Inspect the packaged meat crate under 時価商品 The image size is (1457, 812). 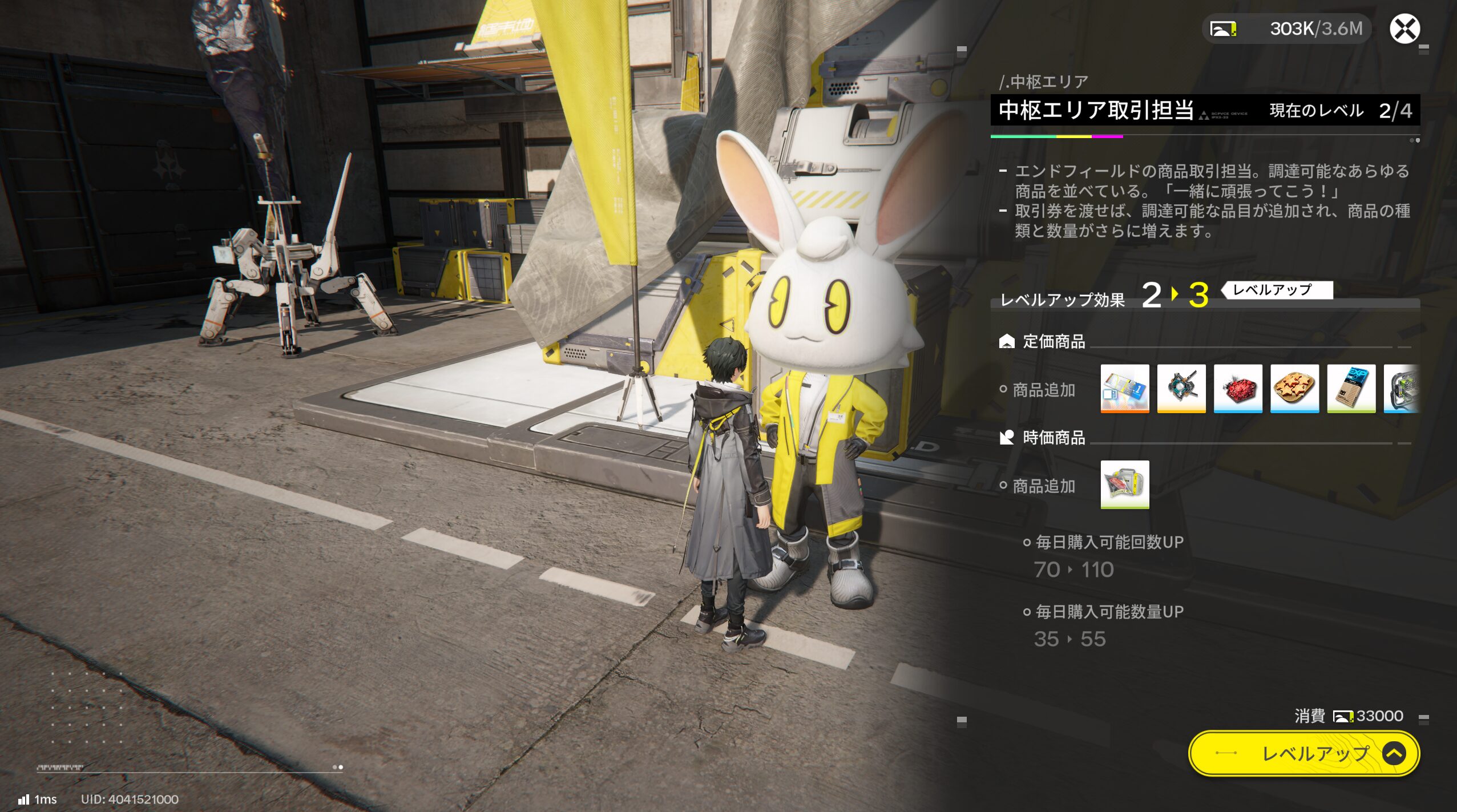point(1124,484)
